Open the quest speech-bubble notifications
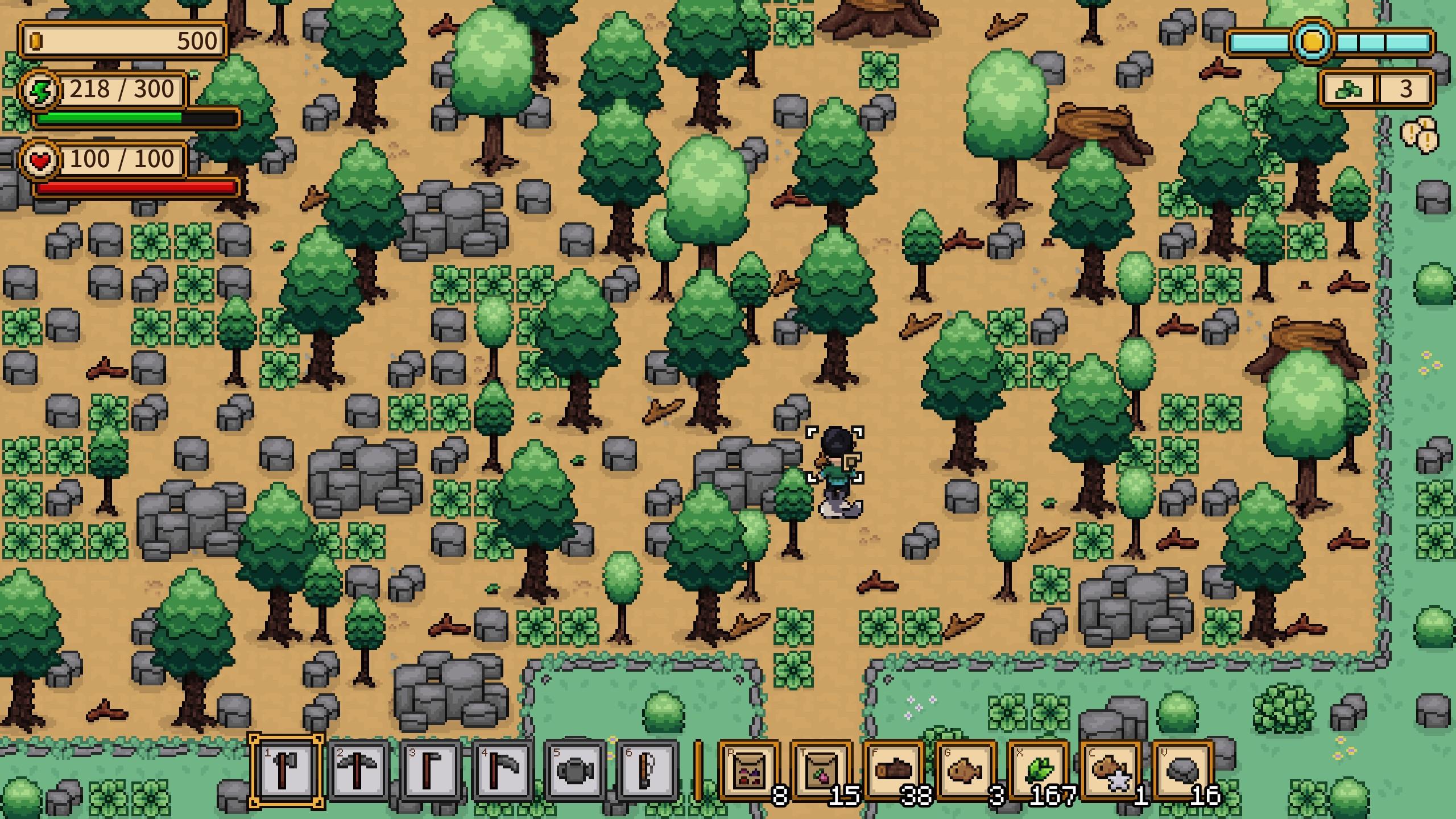Screen dimensions: 1456x819 coord(1419,135)
